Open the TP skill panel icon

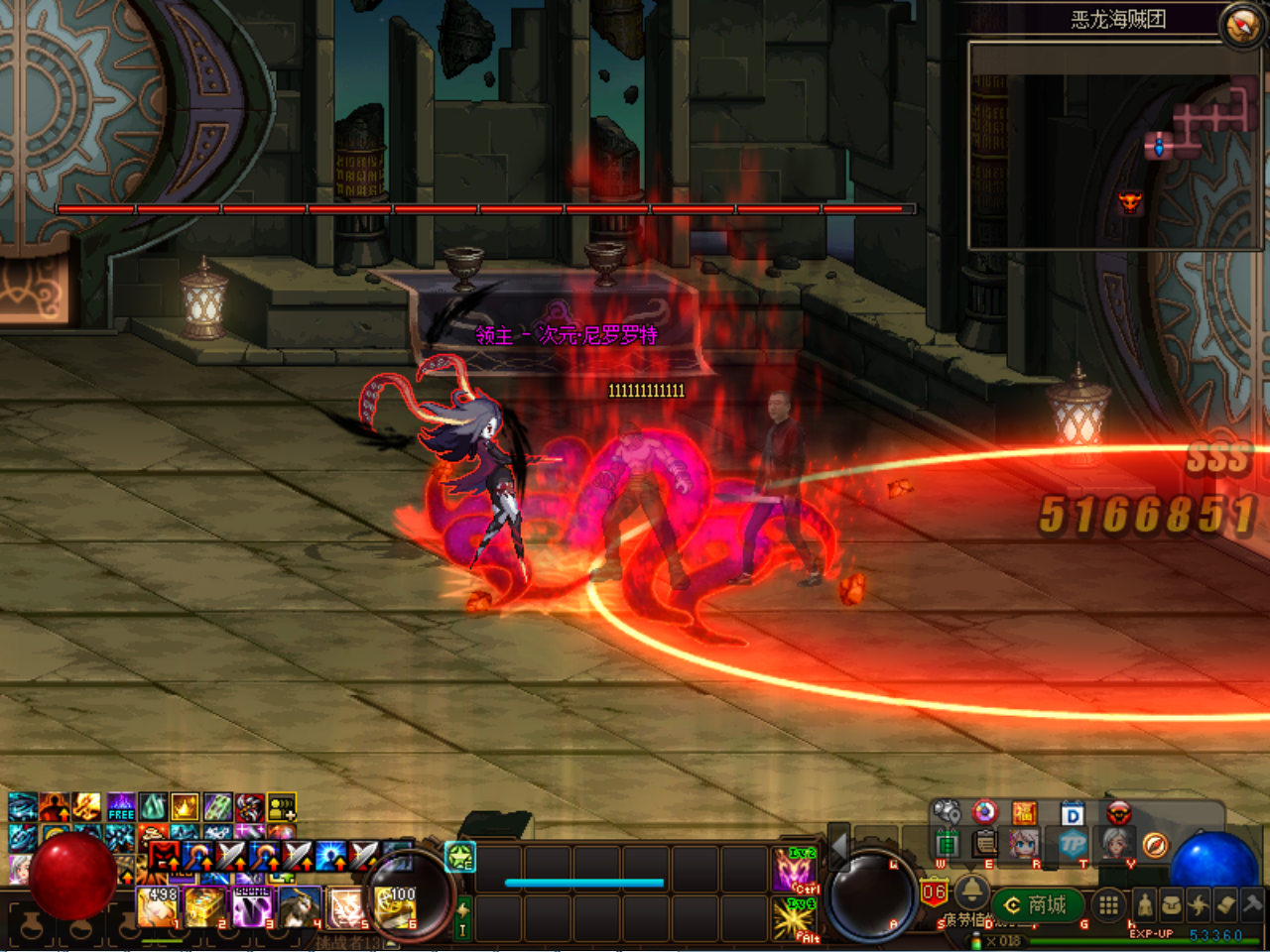(x=1071, y=844)
